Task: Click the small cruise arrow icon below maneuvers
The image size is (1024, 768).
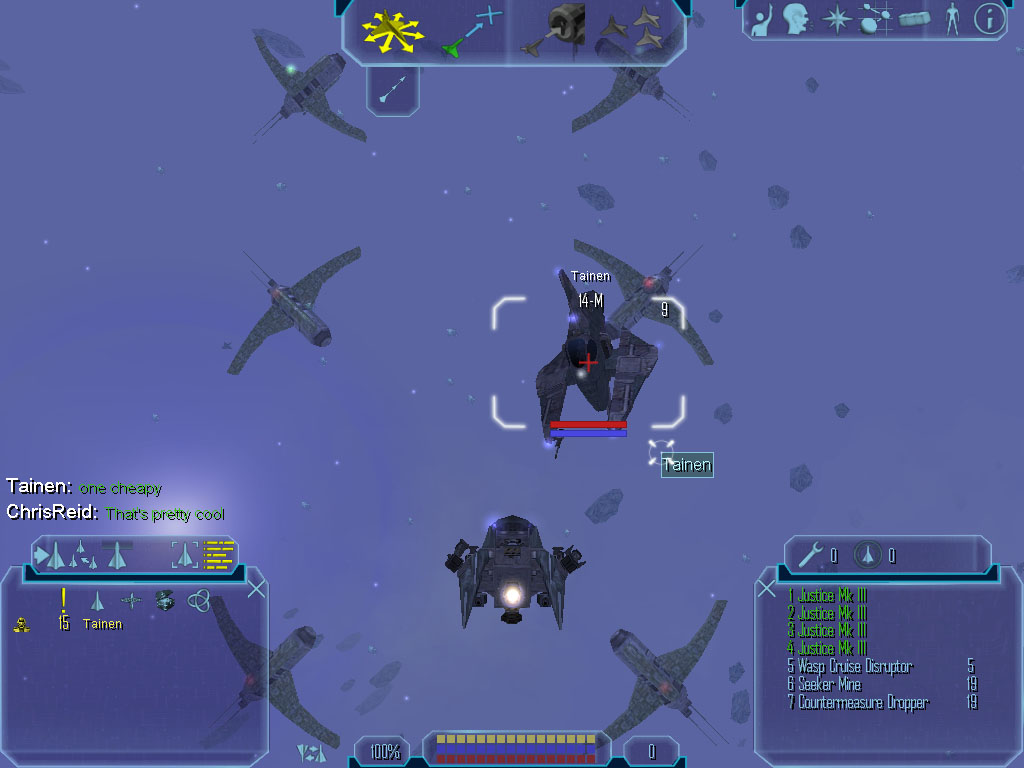Action: [x=393, y=90]
